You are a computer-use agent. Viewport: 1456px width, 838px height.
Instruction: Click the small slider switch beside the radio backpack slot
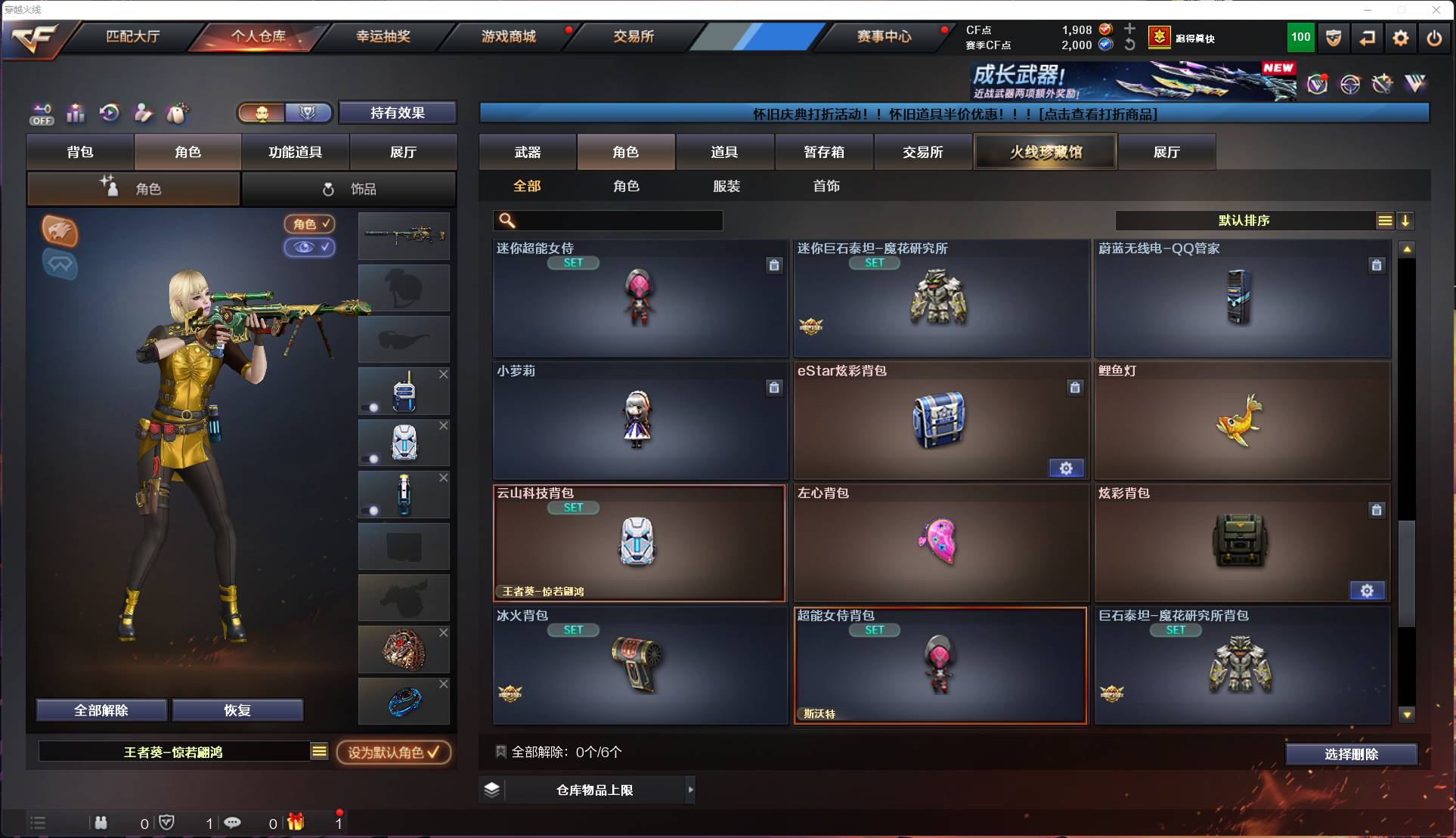pyautogui.click(x=370, y=408)
